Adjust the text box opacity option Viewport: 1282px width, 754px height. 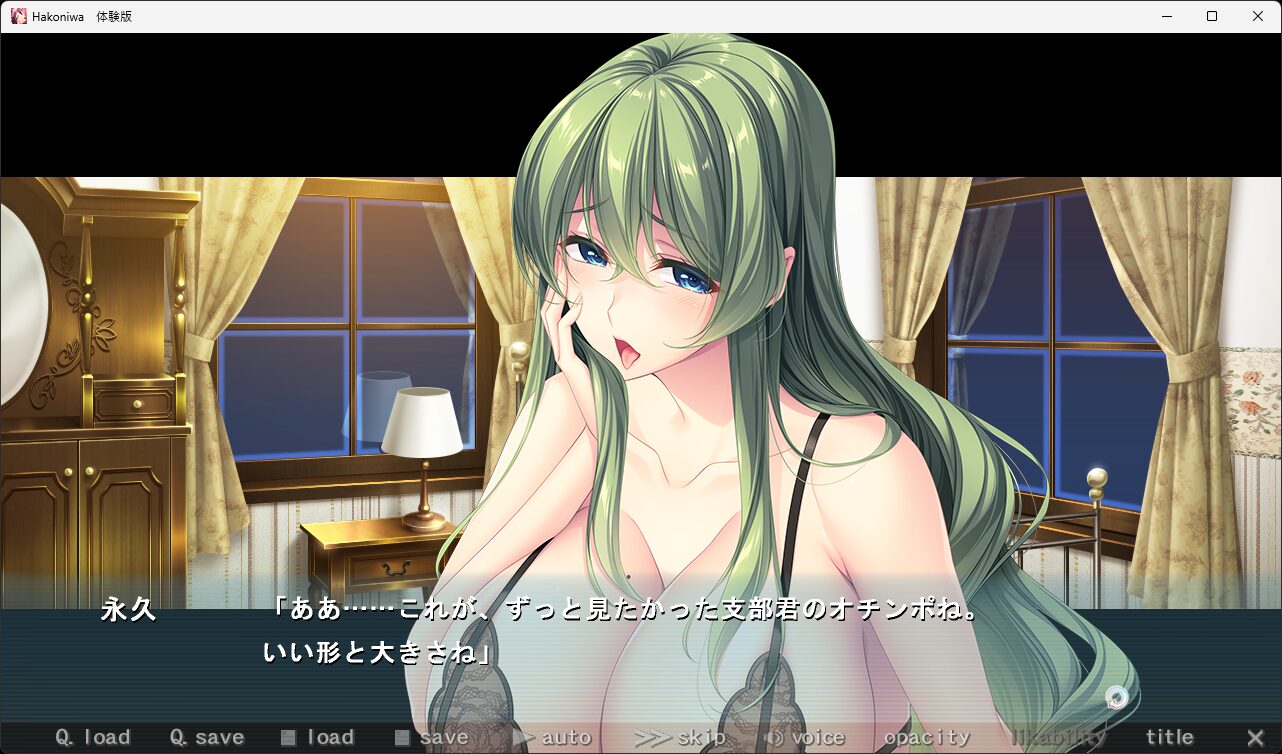point(927,738)
